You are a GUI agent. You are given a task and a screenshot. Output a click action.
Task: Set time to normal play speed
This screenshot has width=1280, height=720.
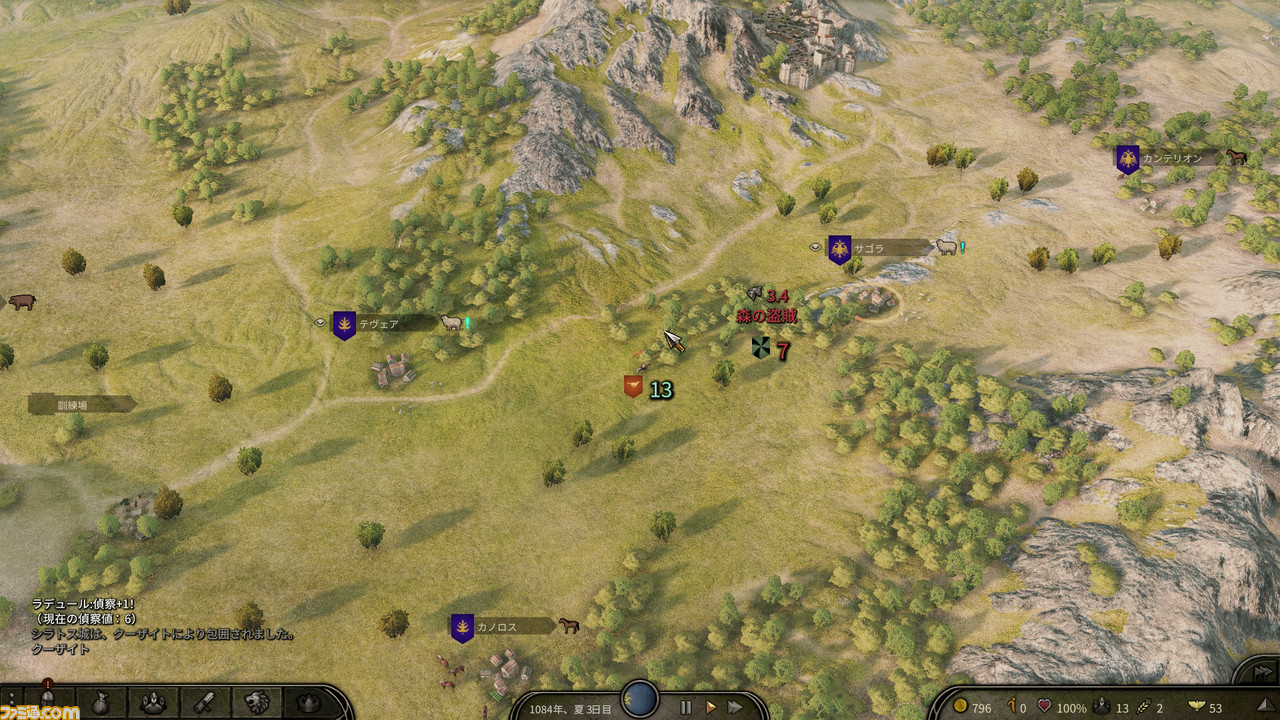click(711, 707)
